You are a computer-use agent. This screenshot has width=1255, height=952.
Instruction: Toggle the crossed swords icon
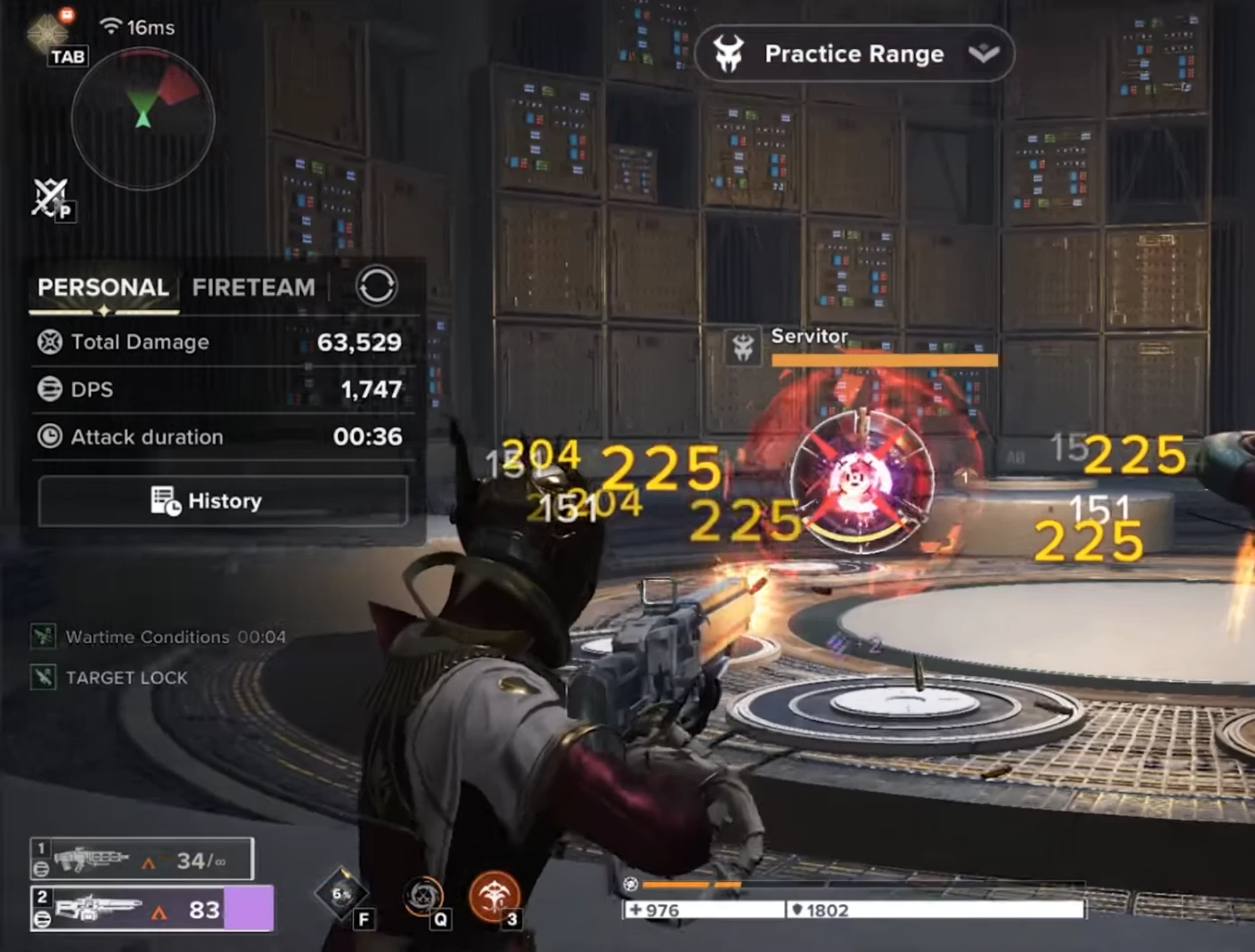pos(51,198)
